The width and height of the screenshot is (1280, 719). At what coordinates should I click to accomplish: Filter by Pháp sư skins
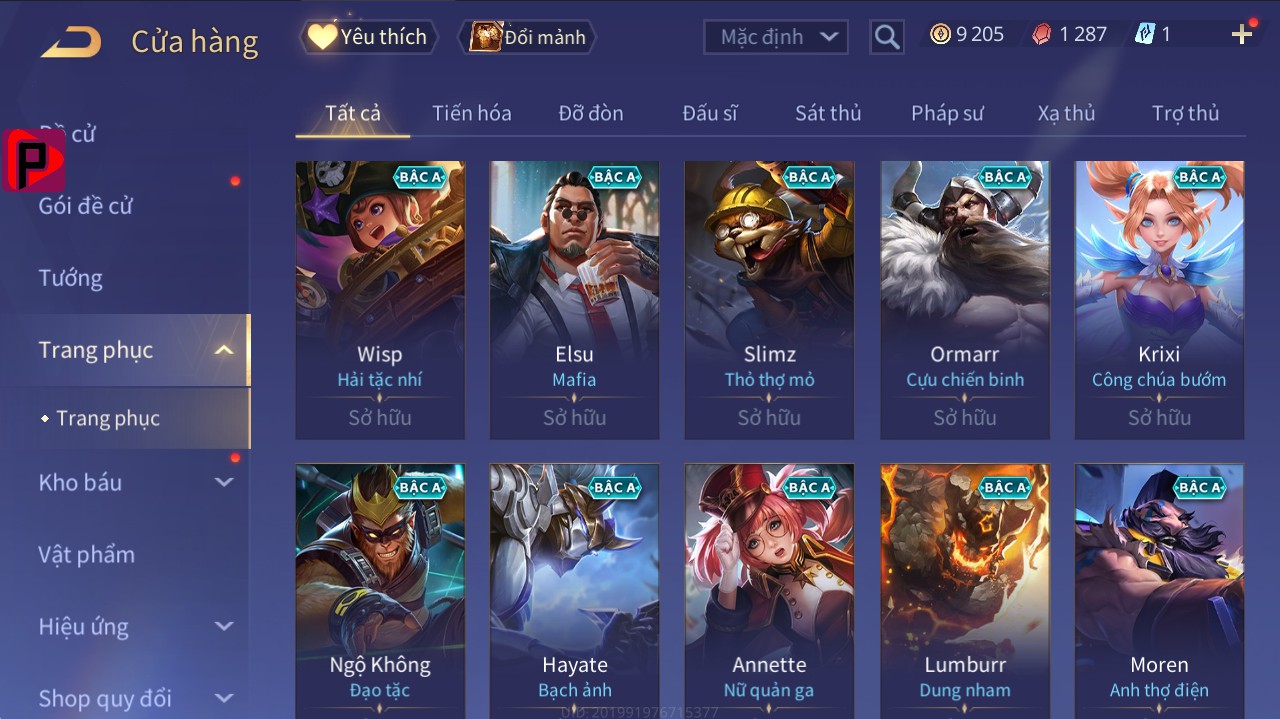point(947,113)
